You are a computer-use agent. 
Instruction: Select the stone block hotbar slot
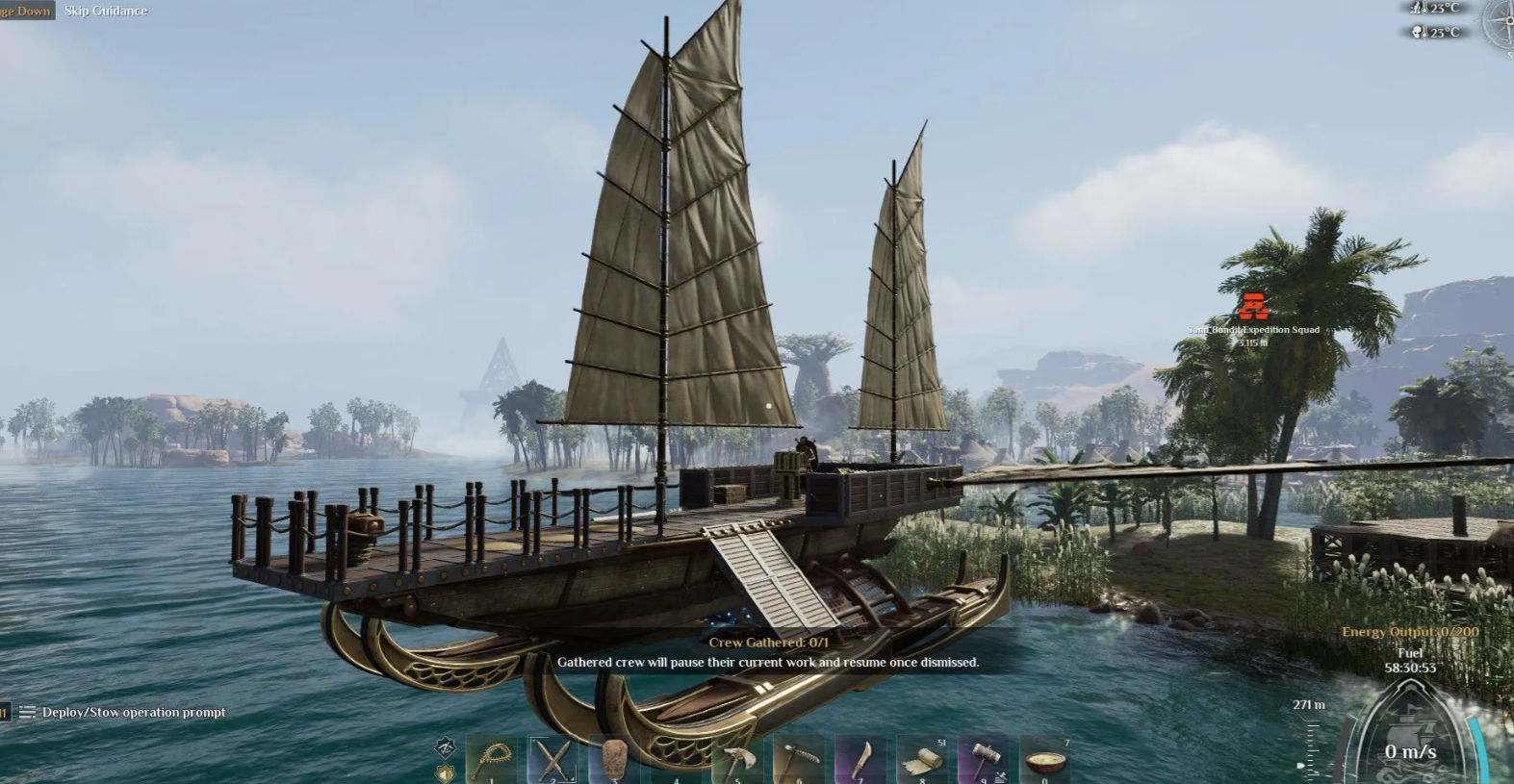click(614, 761)
